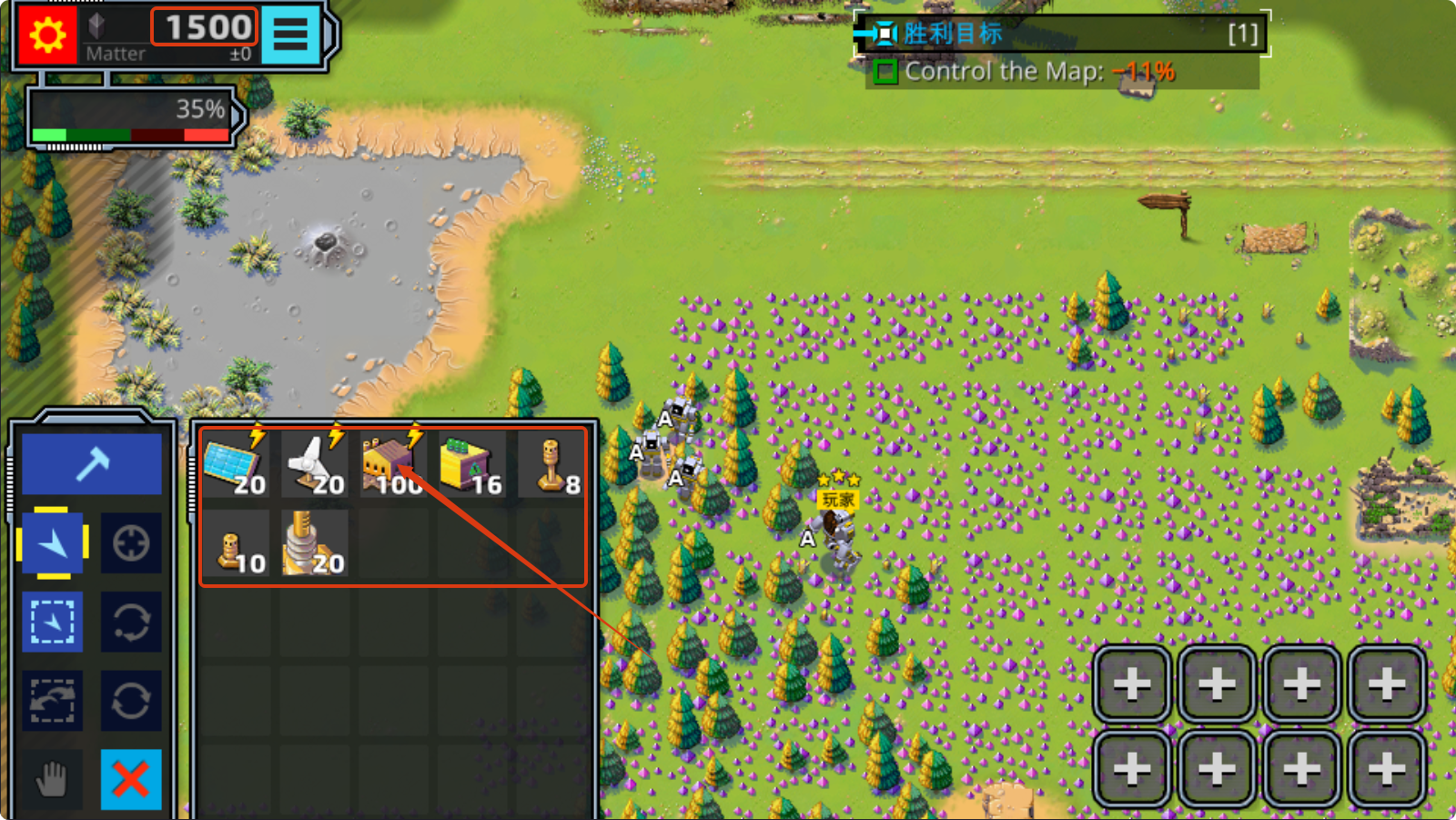Choose the dashed box area-select tool
The height and width of the screenshot is (820, 1456).
(x=53, y=623)
